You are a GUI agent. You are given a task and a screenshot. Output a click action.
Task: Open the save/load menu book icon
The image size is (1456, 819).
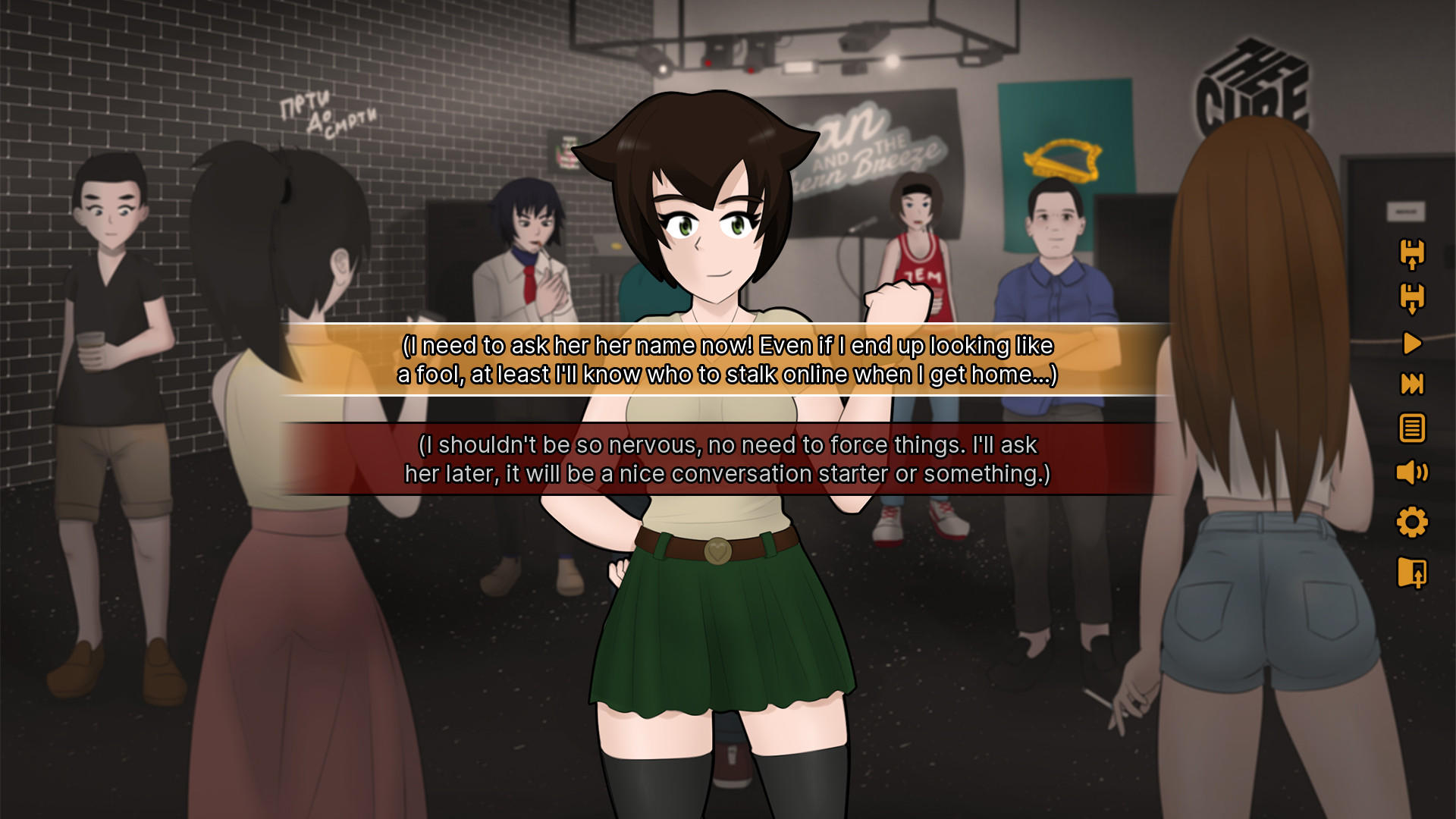pos(1411,573)
